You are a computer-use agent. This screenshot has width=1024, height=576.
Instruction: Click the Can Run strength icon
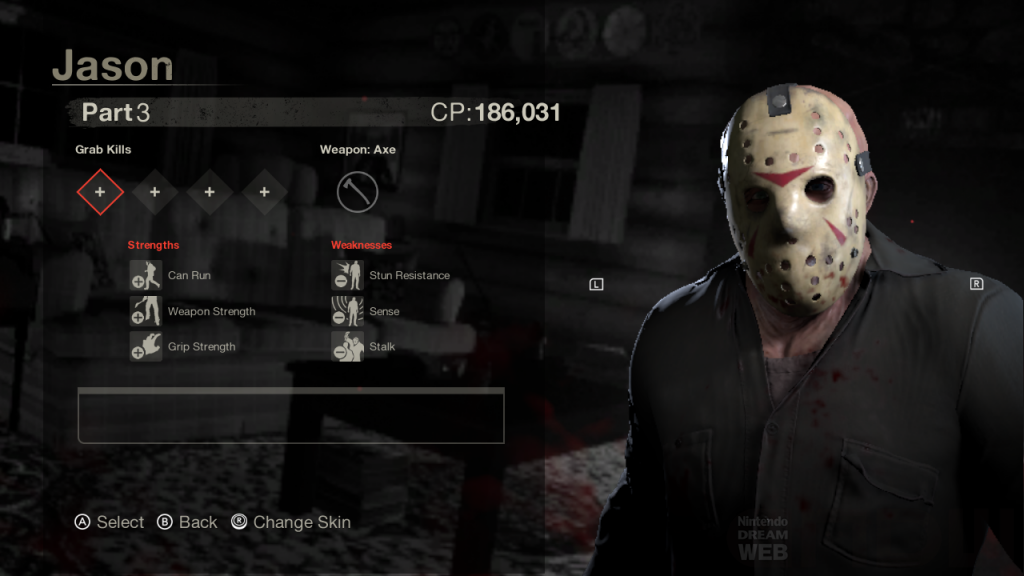coord(146,276)
